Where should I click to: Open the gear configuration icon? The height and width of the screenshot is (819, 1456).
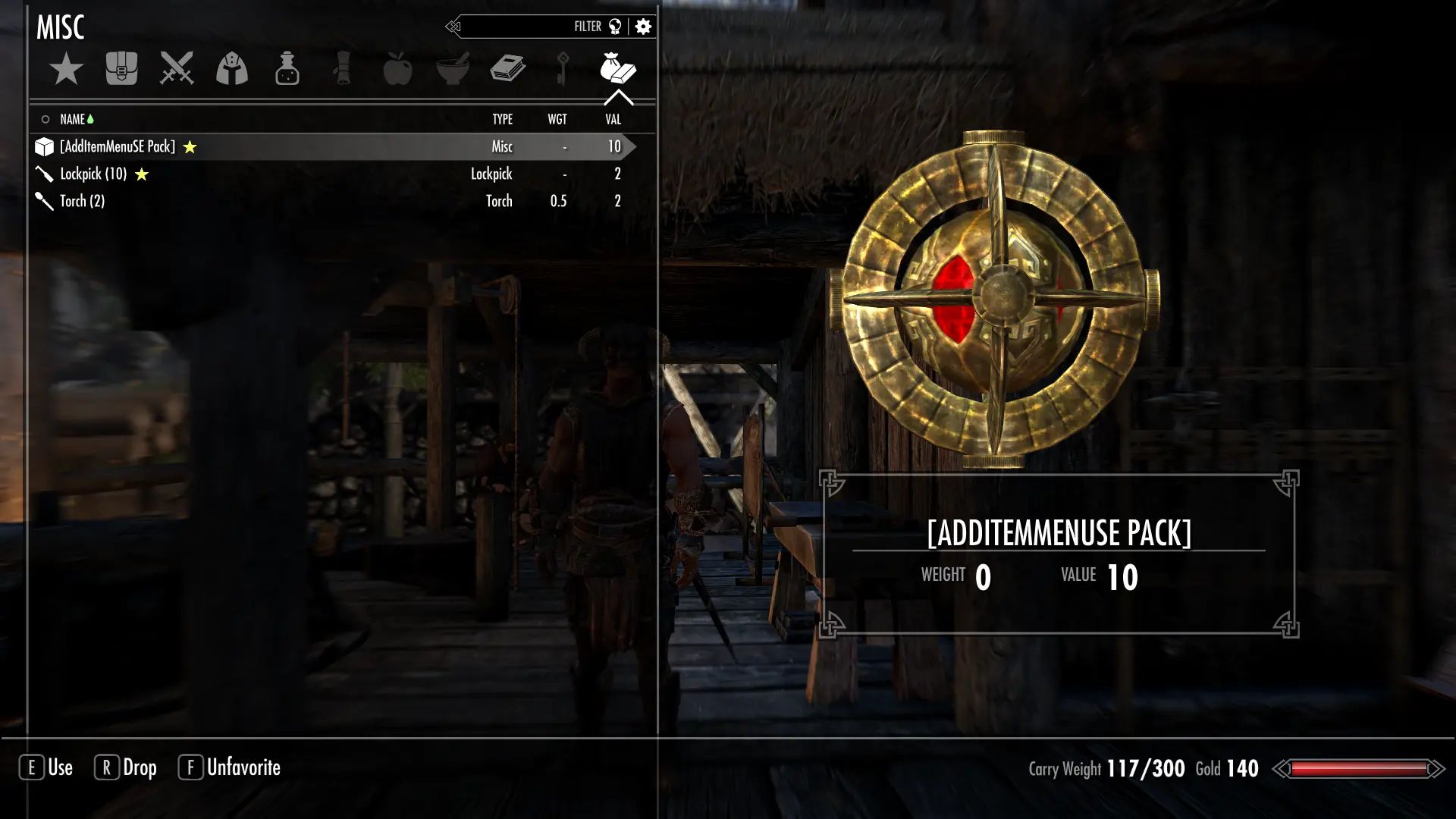click(644, 27)
